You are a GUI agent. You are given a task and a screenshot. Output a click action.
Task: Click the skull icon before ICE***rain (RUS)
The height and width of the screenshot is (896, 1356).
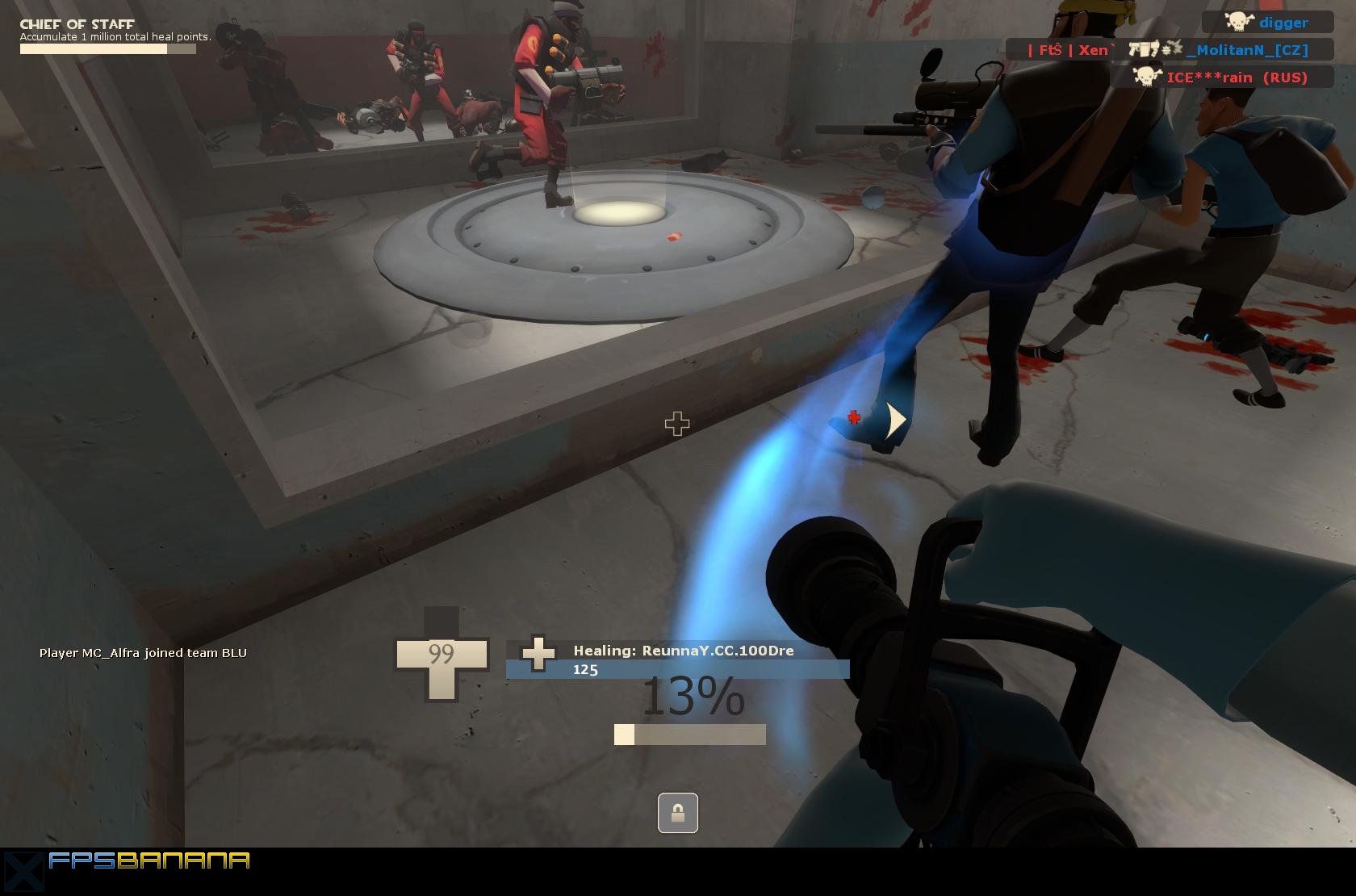[1146, 75]
